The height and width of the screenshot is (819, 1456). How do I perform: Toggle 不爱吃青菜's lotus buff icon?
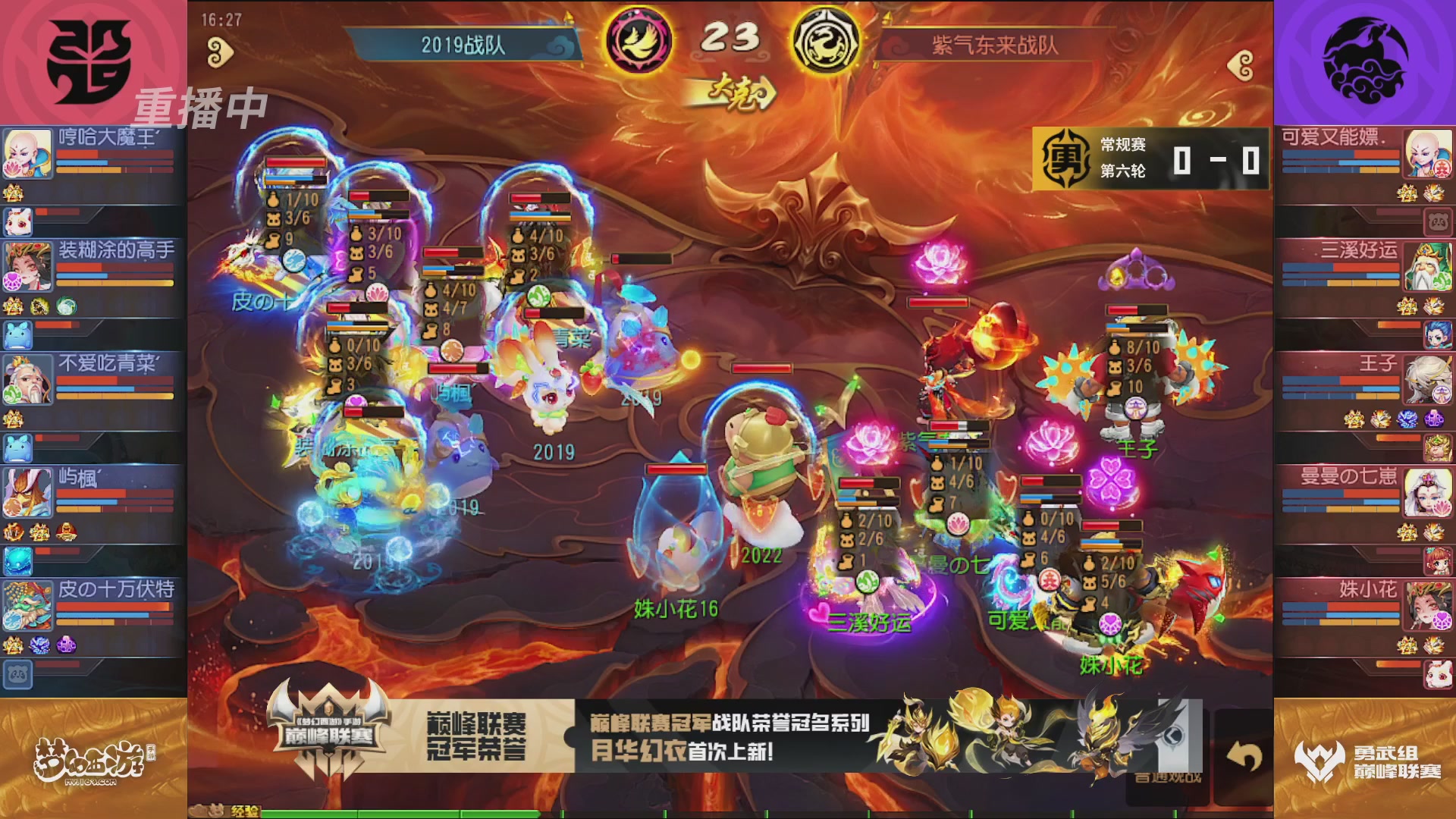(x=12, y=417)
